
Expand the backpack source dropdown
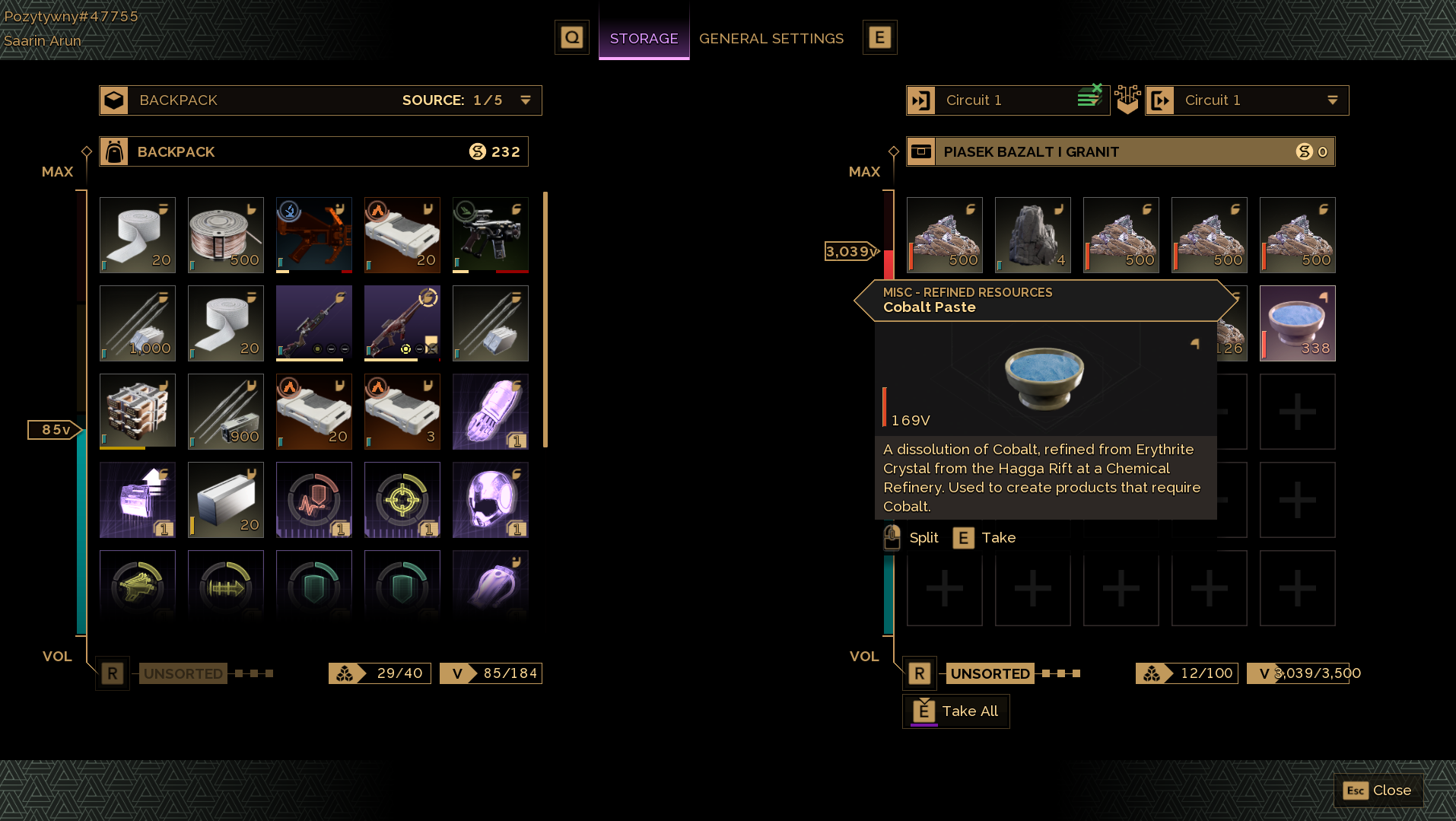[x=525, y=100]
